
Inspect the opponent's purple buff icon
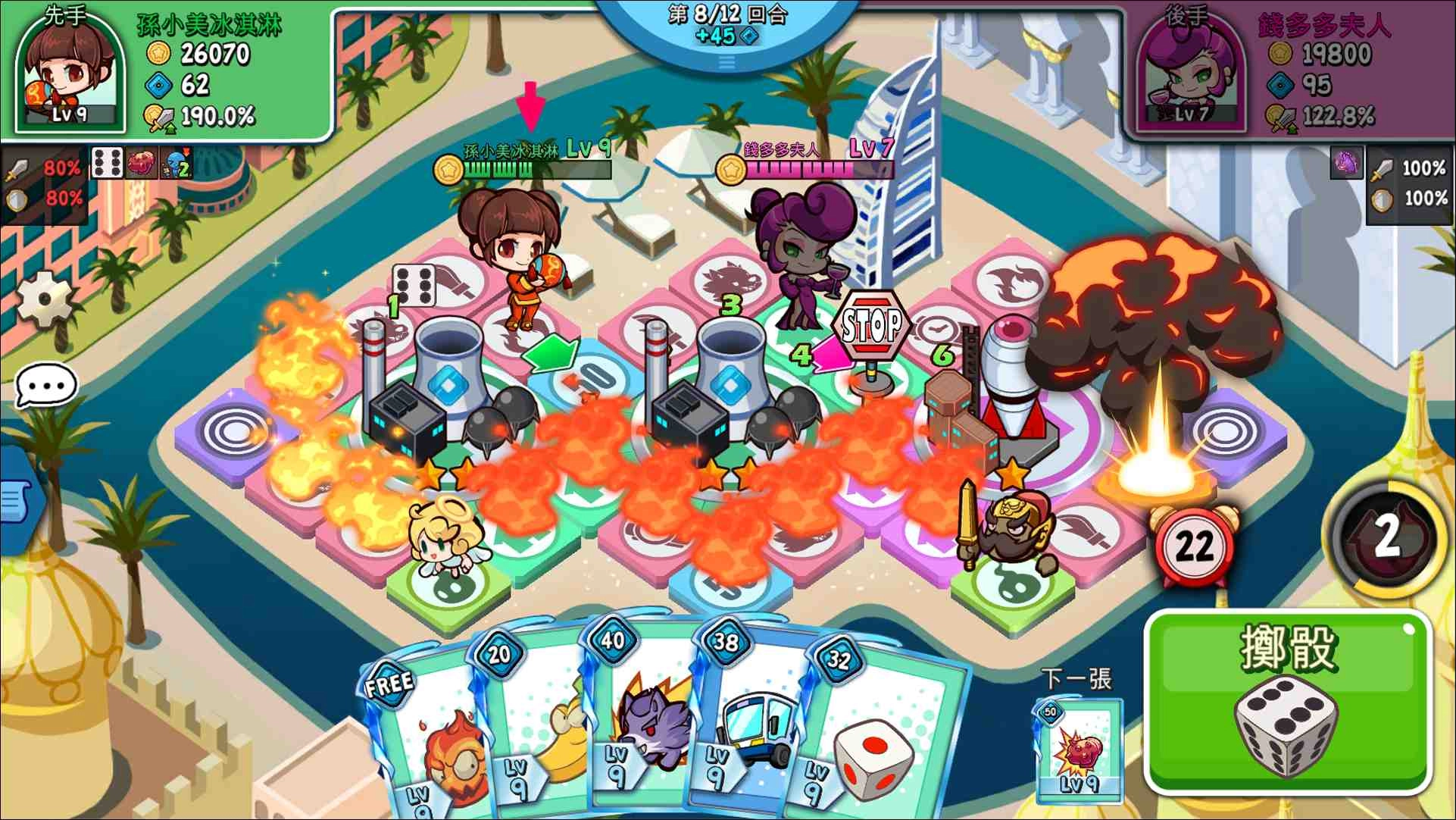tap(1346, 163)
